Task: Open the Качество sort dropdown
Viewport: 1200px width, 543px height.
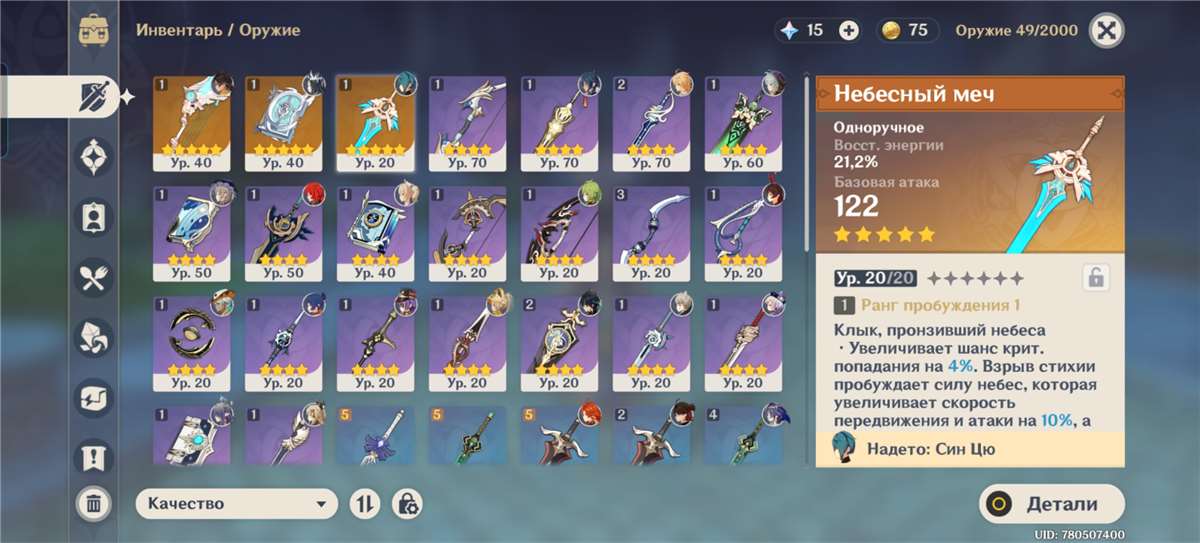Action: tap(236, 504)
